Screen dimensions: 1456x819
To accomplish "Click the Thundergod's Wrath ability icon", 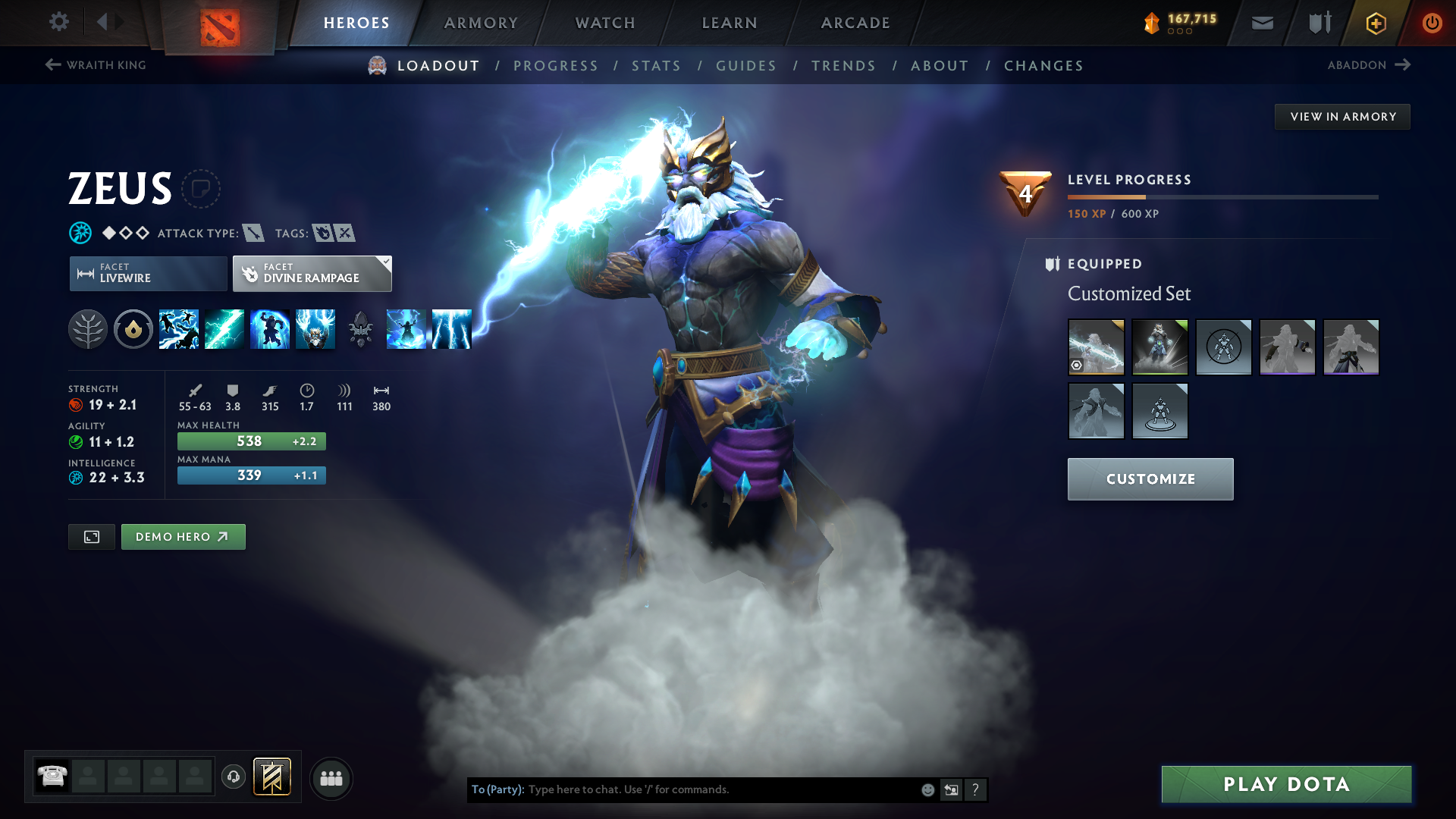I will (x=315, y=329).
